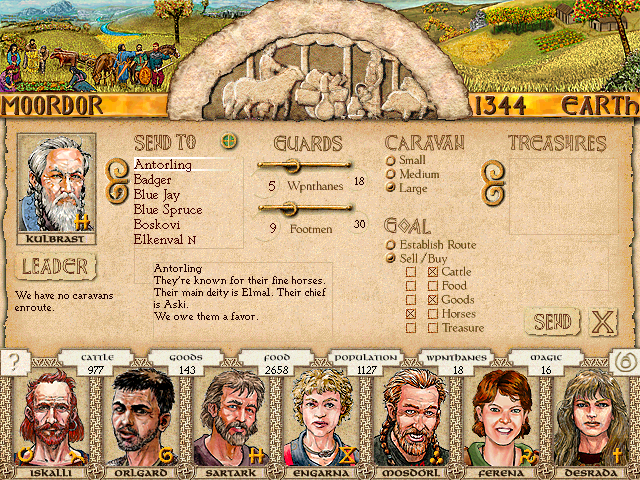Click the green map icon beside Send To
Viewport: 640px width, 480px height.
pyautogui.click(x=230, y=142)
